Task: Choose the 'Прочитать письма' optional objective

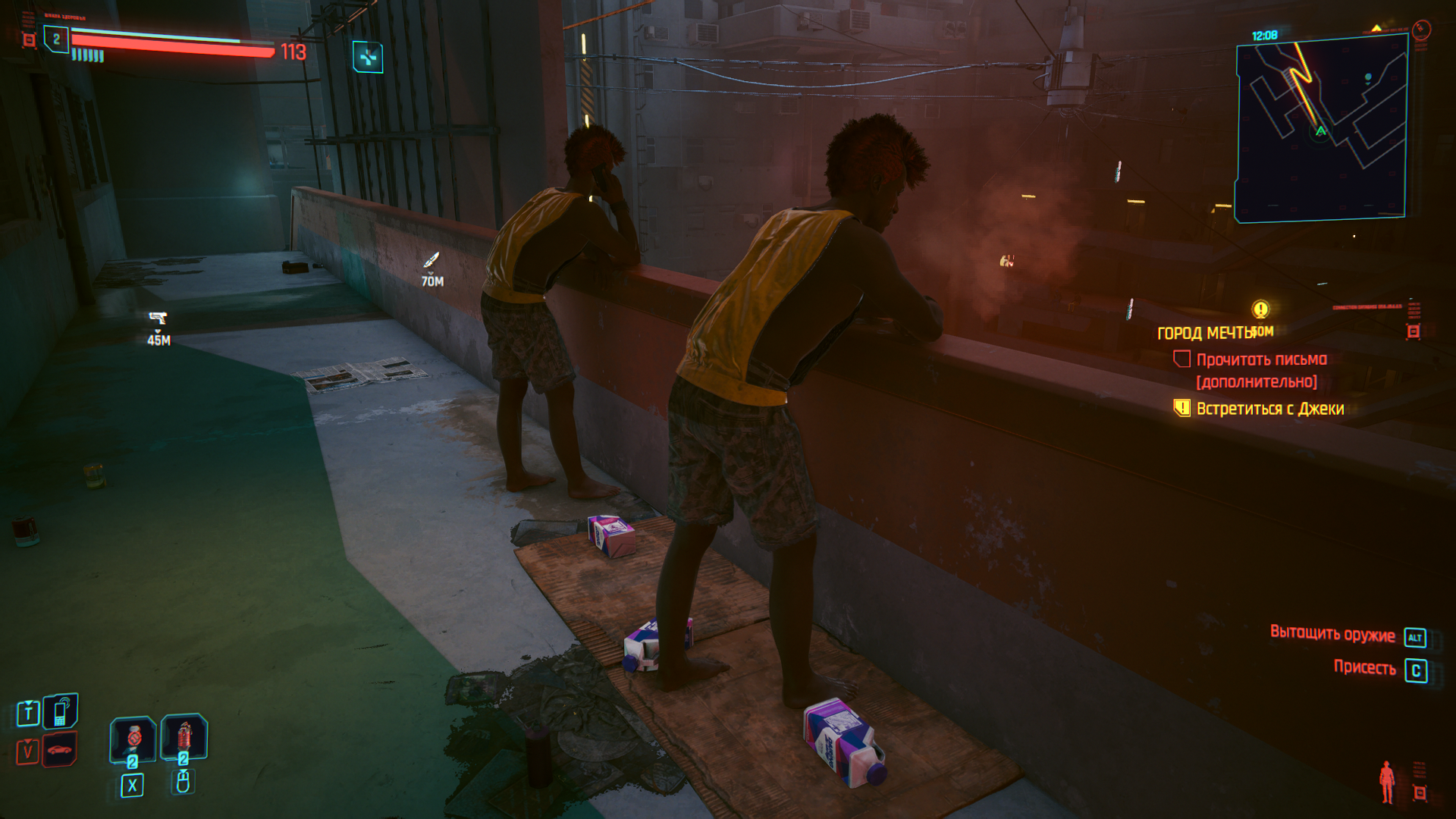Action: click(1261, 359)
